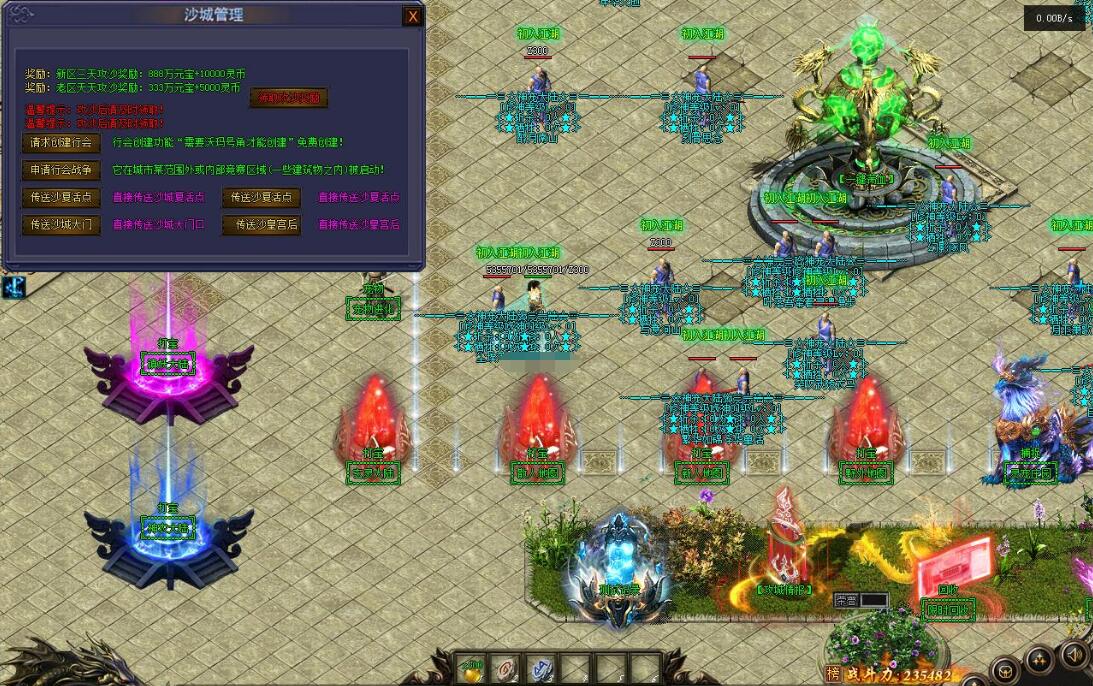Apply for guild war with 申请行会战争
Image resolution: width=1093 pixels, height=686 pixels.
[x=61, y=170]
